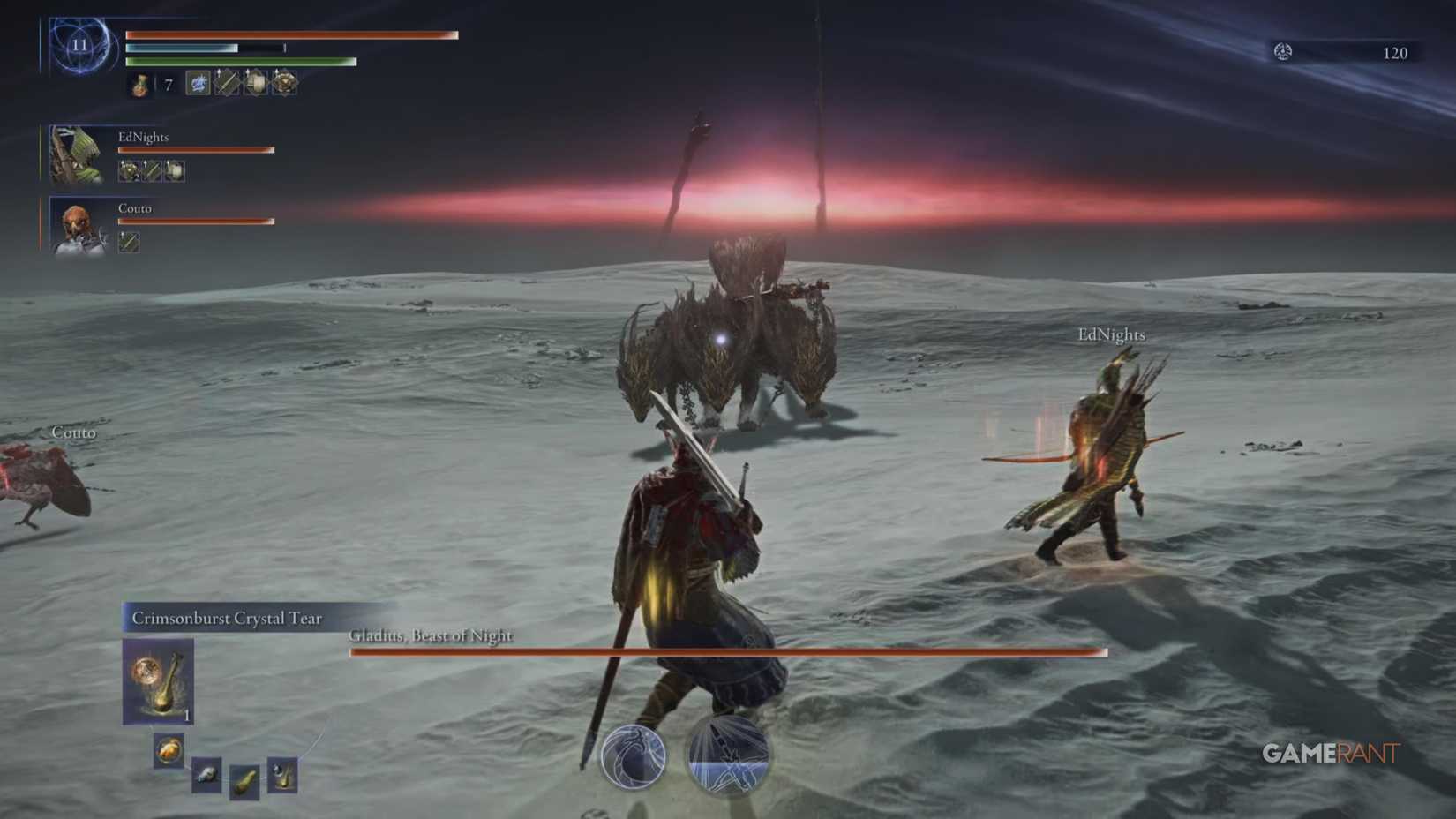Toggle the white orb buff under EdNights' health bar
Image resolution: width=1456 pixels, height=819 pixels.
tap(174, 169)
